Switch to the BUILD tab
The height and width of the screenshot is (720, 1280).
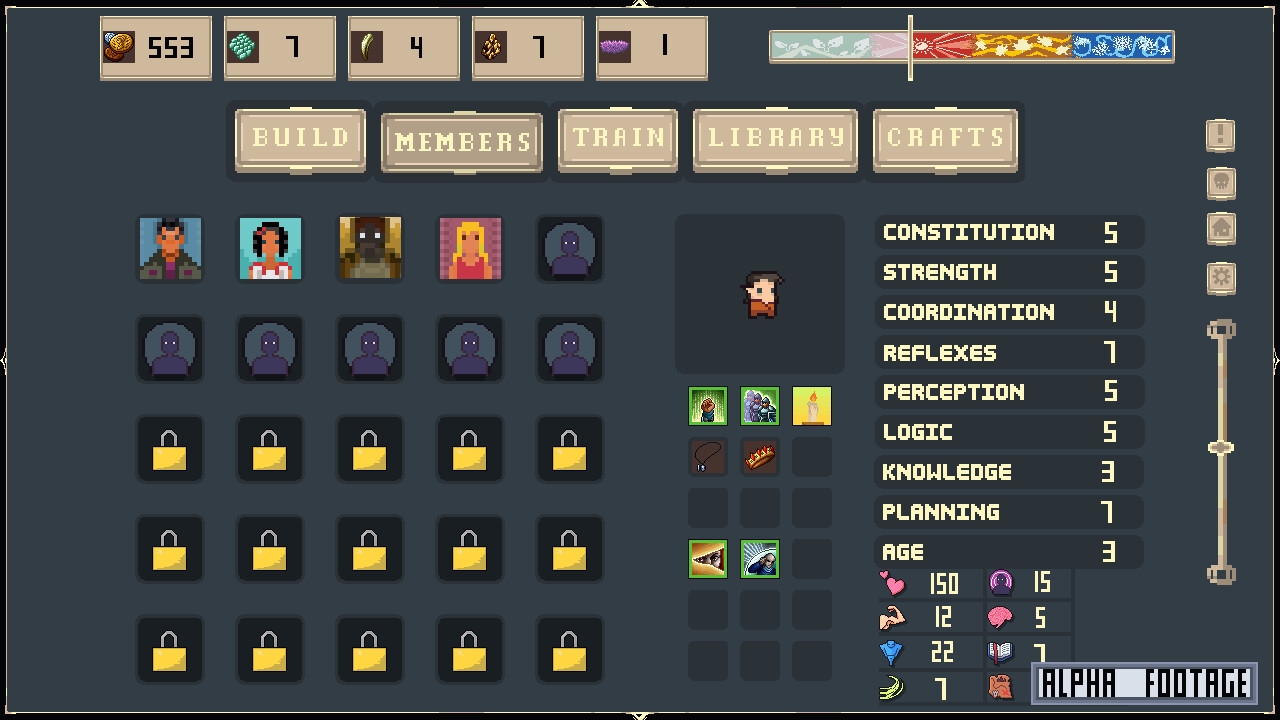[x=299, y=139]
